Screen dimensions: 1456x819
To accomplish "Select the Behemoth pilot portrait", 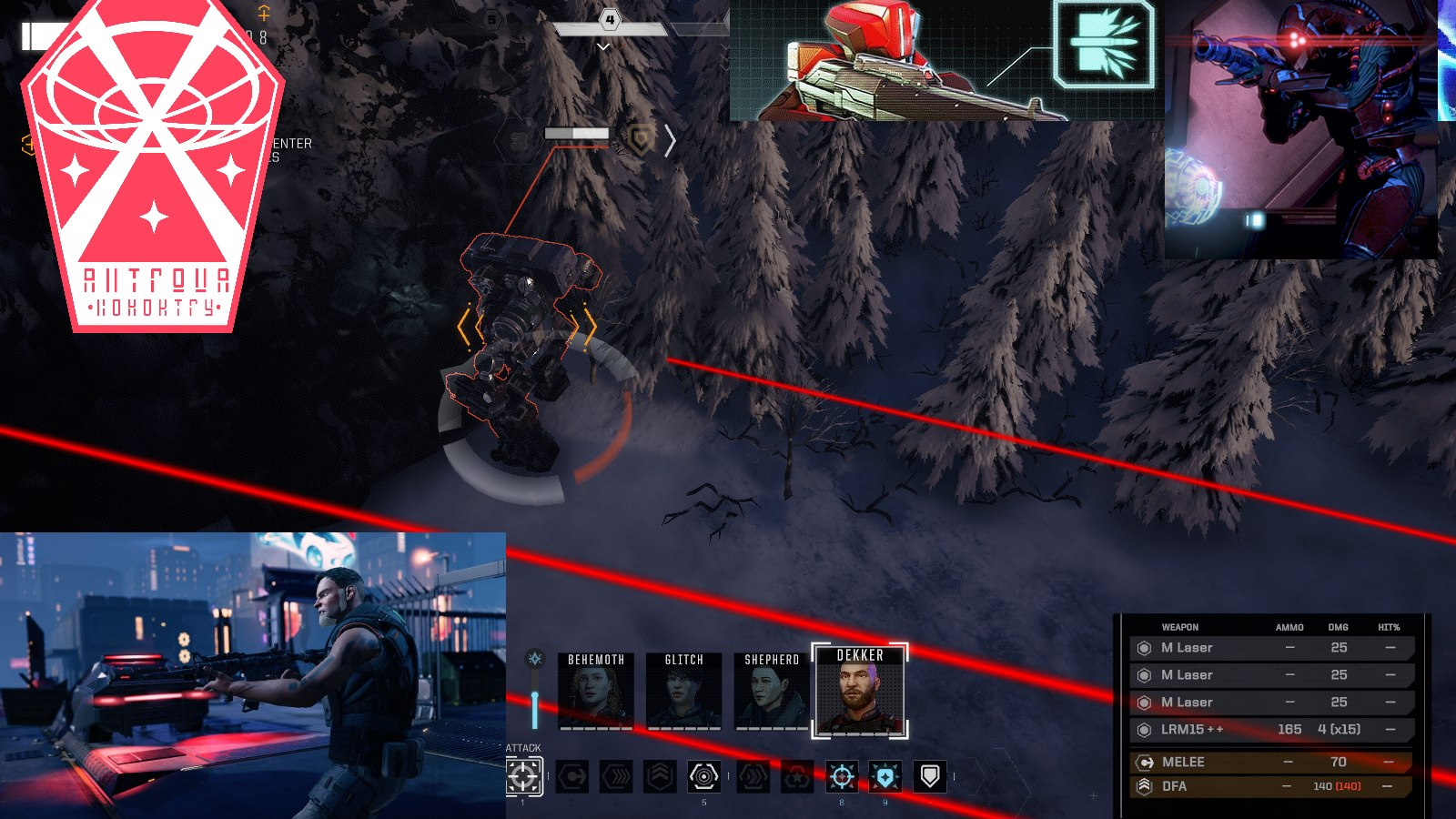I will 596,692.
